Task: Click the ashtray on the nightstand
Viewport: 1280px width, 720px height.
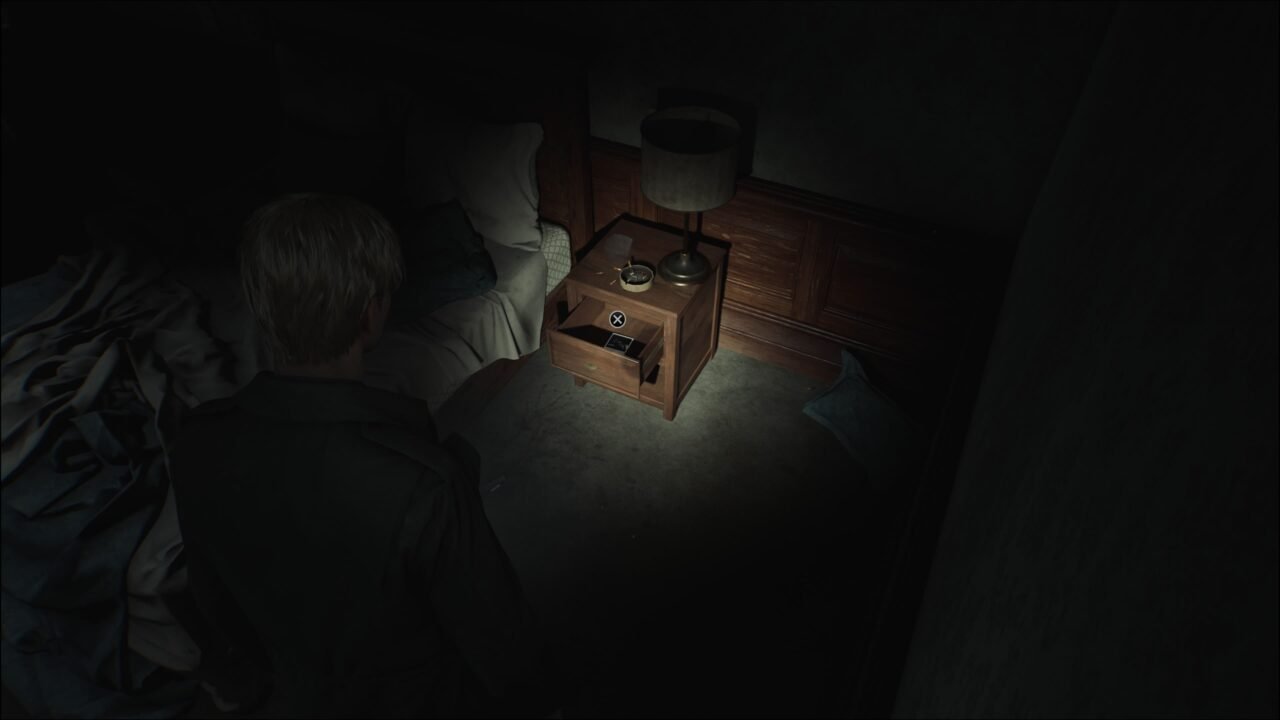Action: pyautogui.click(x=635, y=278)
